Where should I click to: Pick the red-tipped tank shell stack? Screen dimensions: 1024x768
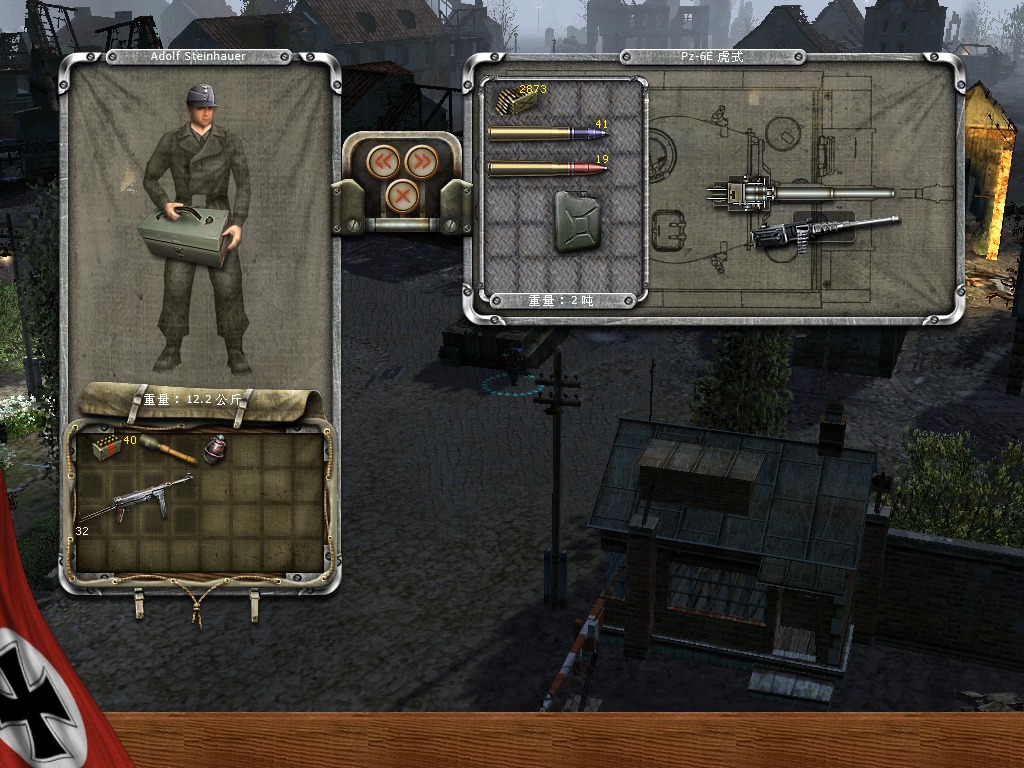click(547, 168)
